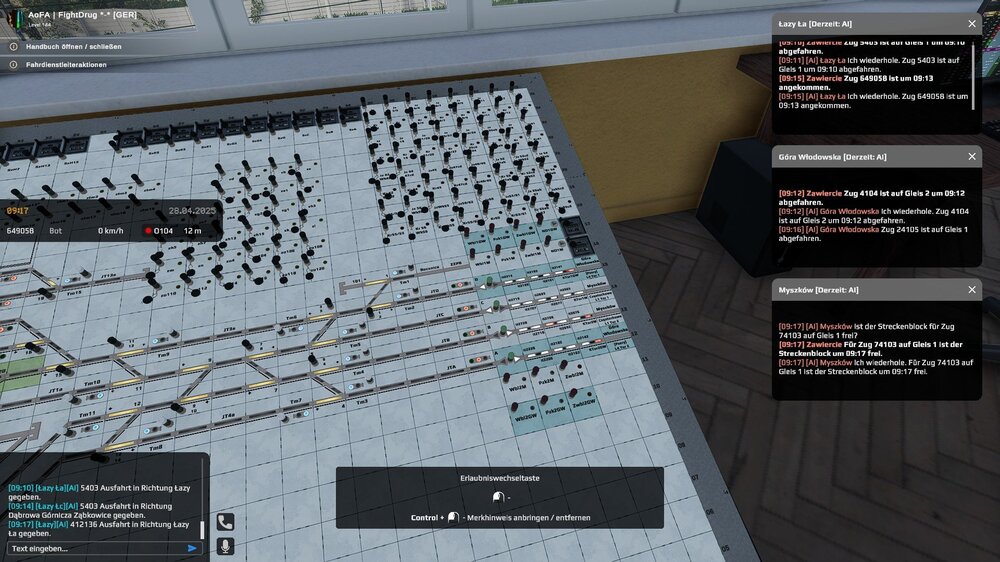Send the chat message with the blue arrow
The height and width of the screenshot is (562, 1000).
tap(192, 548)
